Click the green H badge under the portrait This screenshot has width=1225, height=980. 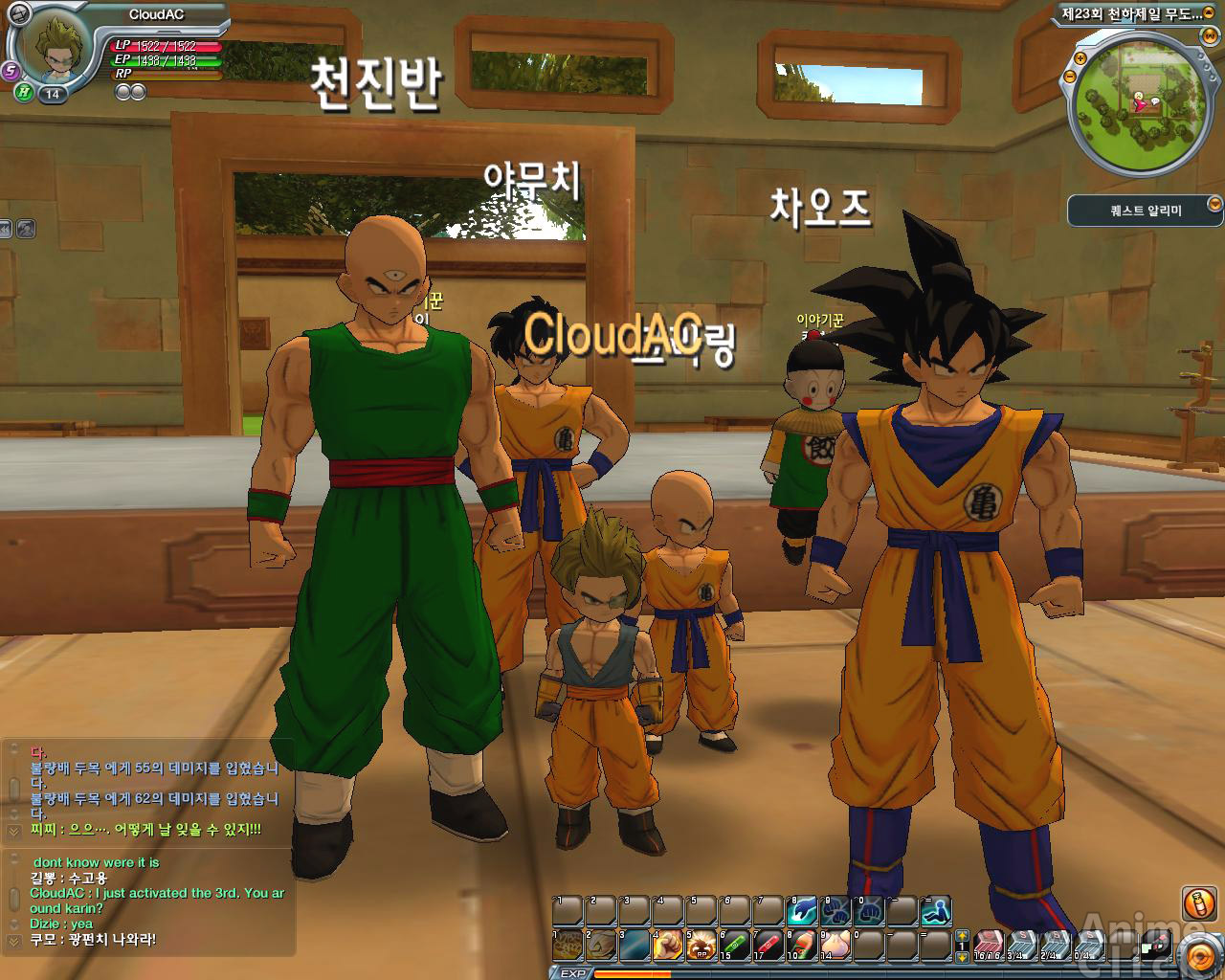click(x=24, y=92)
